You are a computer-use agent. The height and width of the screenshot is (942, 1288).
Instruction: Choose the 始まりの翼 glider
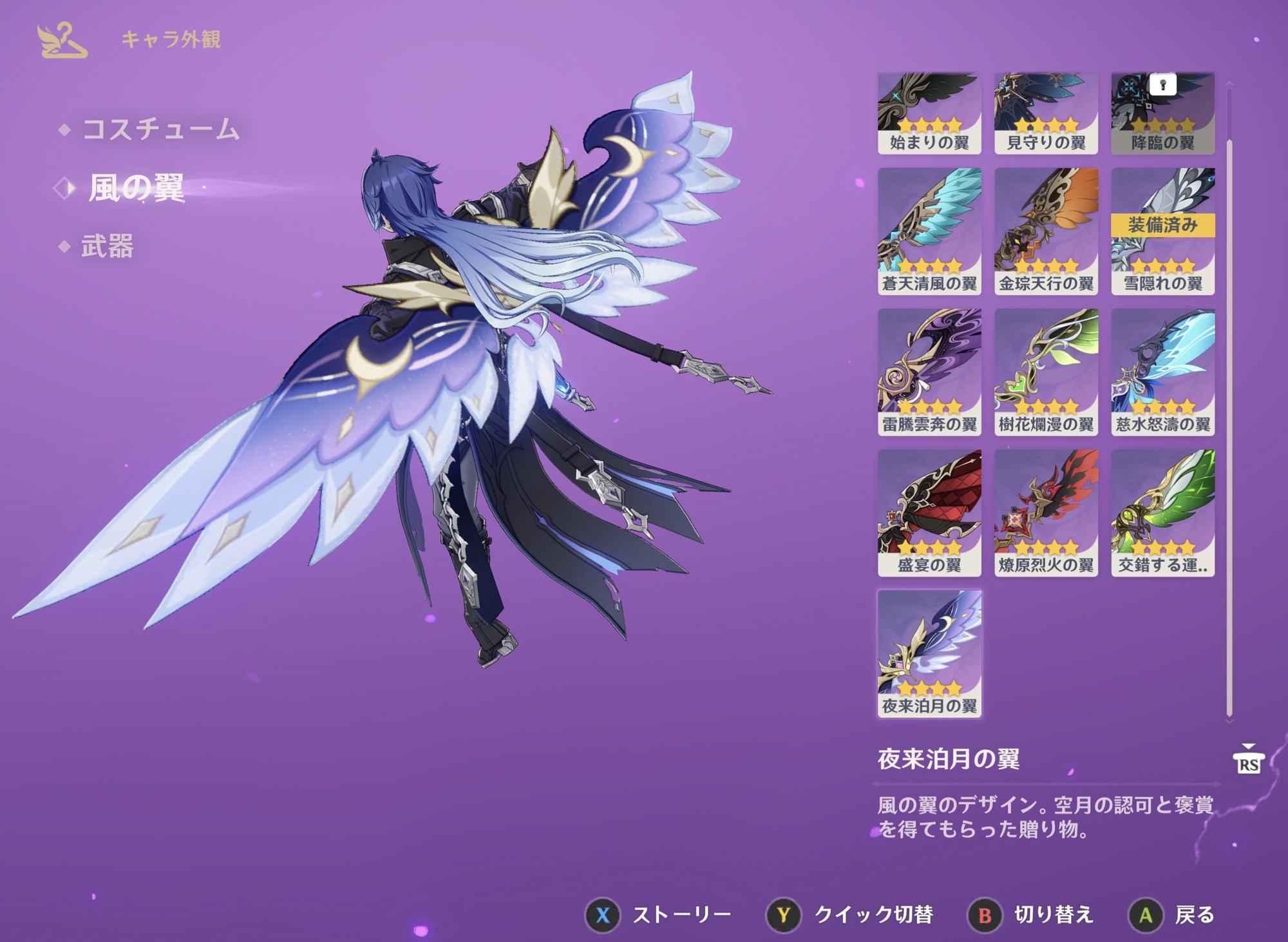929,113
